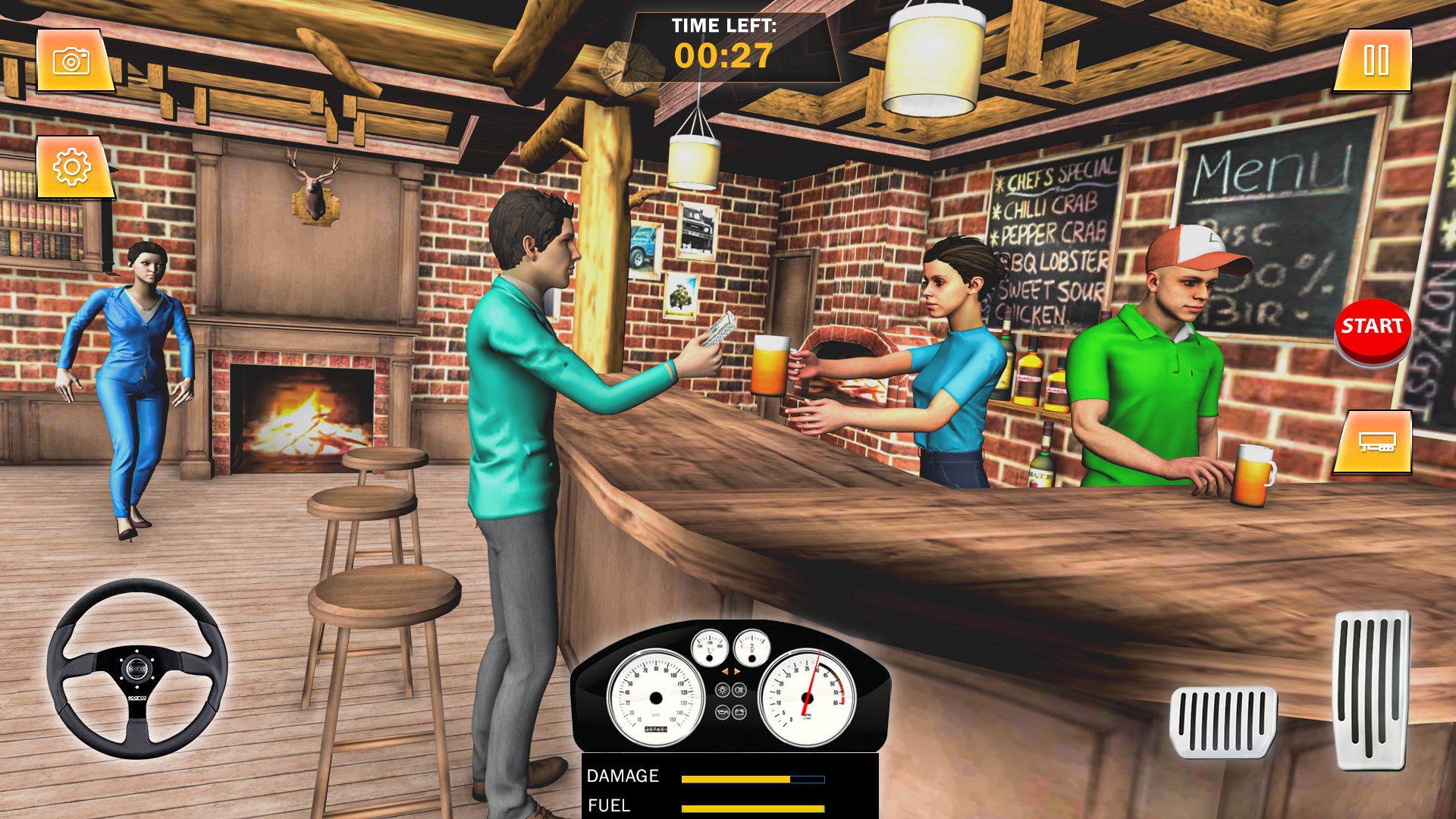Viewport: 1456px width, 819px height.
Task: Open the settings gear menu
Action: [72, 166]
